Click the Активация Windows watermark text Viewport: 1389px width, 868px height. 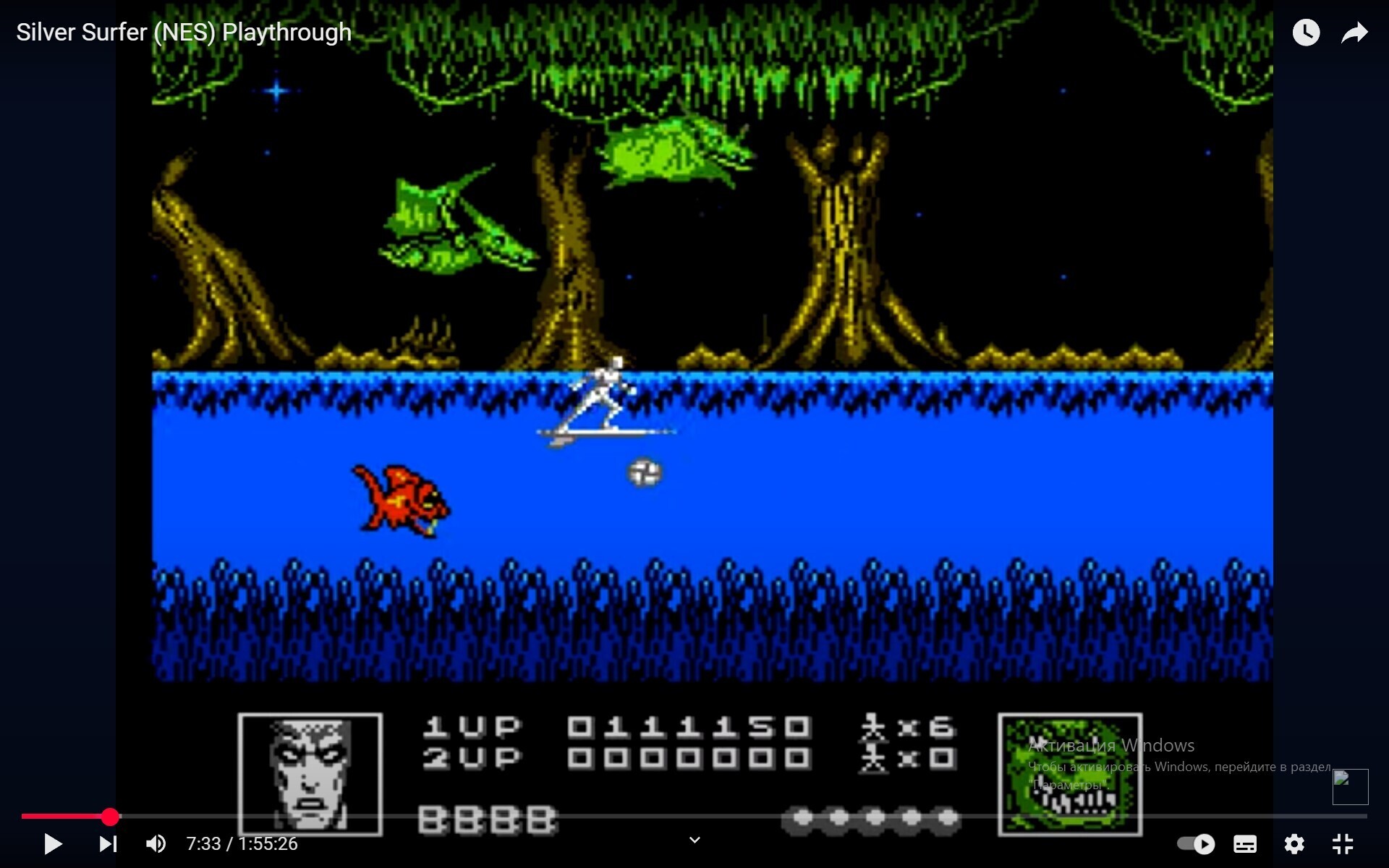(x=1110, y=745)
